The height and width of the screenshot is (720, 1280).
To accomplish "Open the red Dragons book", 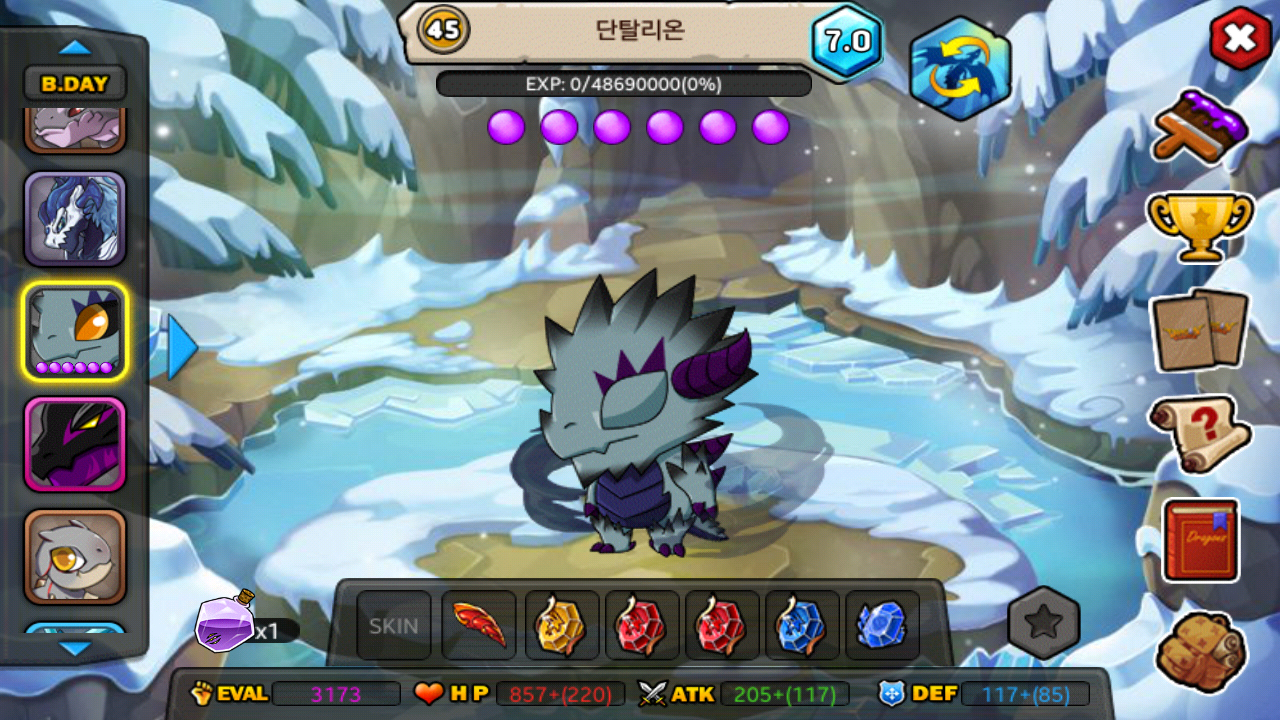I will [x=1200, y=540].
